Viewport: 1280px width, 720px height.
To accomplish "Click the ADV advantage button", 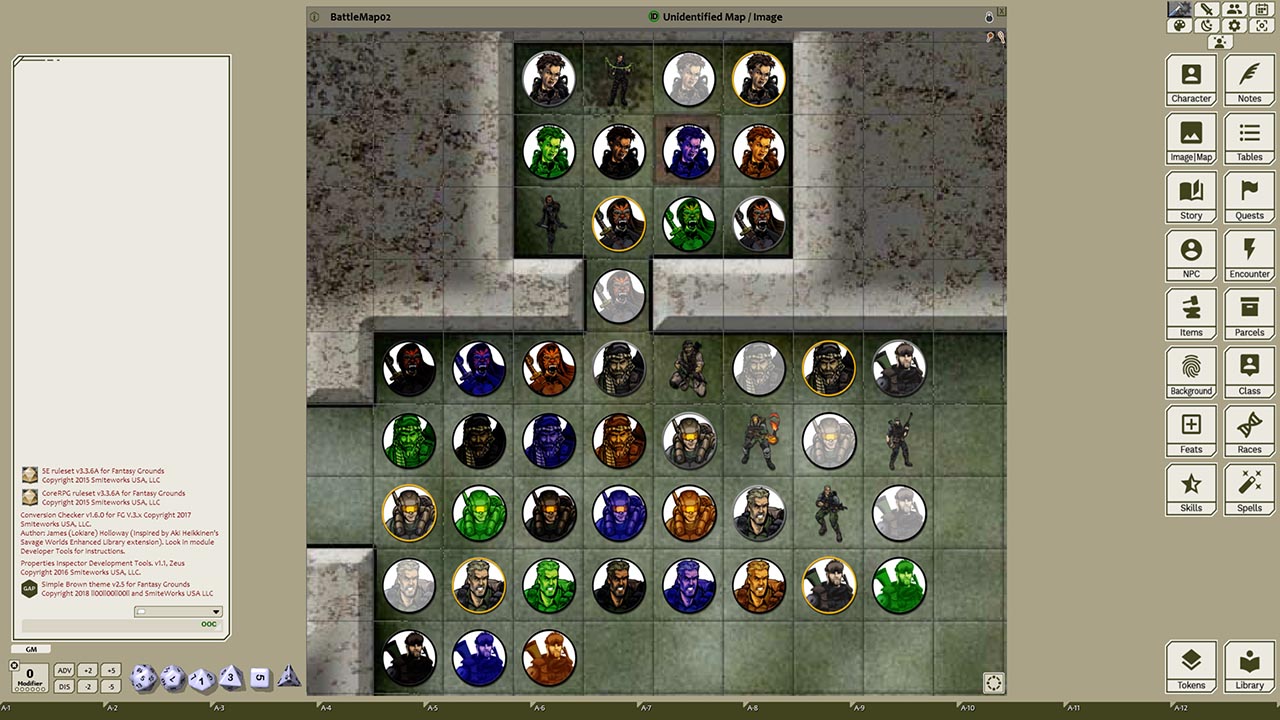I will (65, 670).
